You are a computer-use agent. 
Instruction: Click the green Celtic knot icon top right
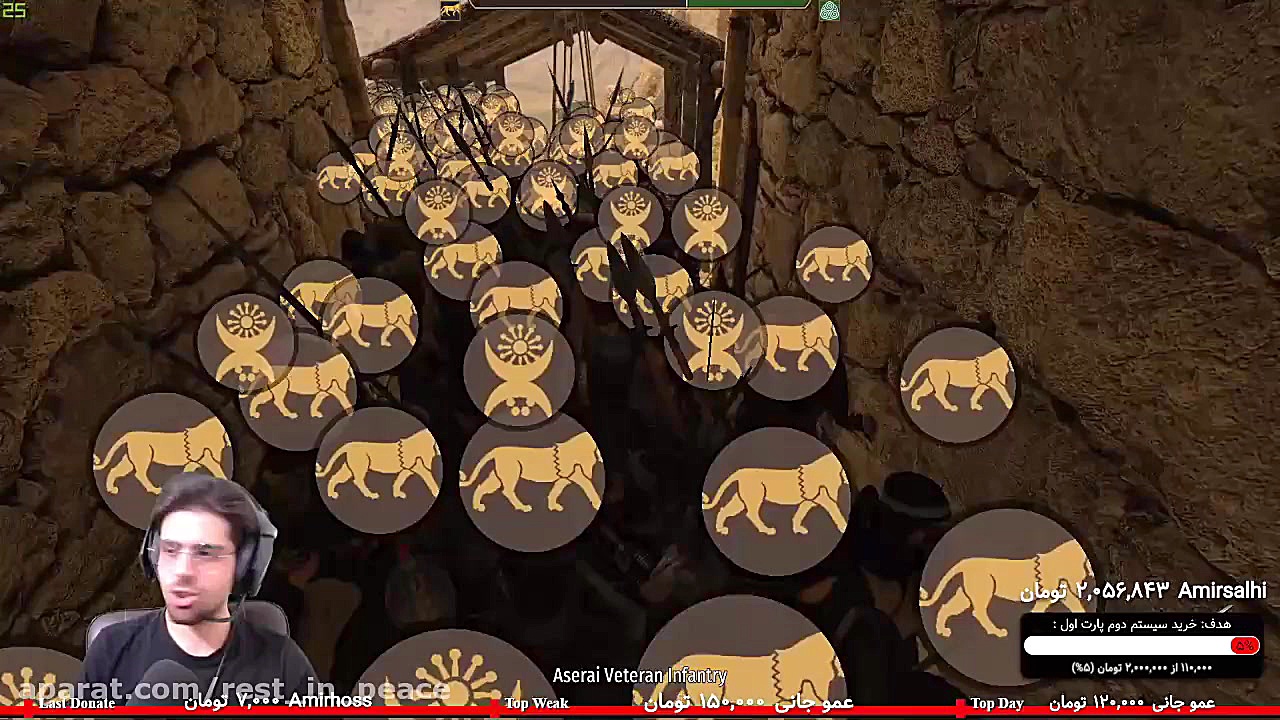[830, 11]
